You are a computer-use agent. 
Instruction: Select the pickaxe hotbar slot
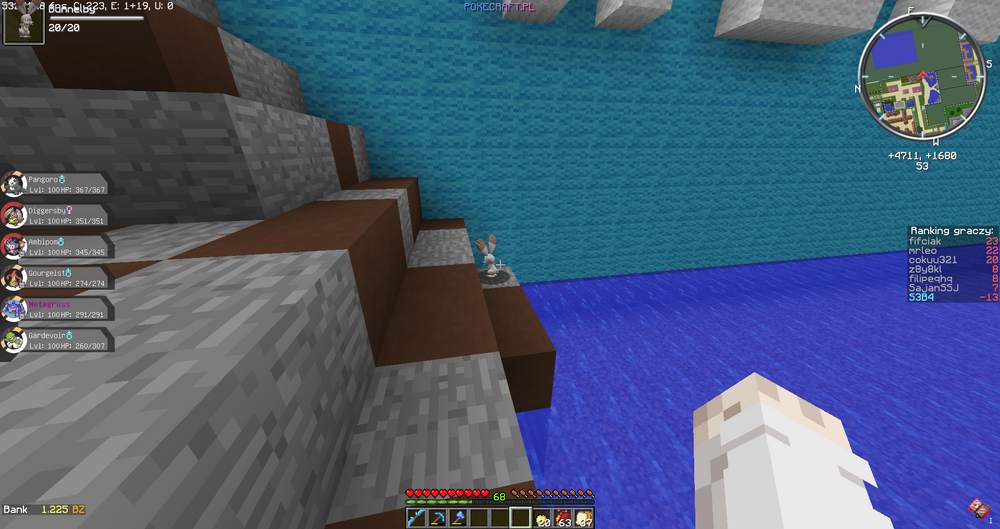point(436,518)
